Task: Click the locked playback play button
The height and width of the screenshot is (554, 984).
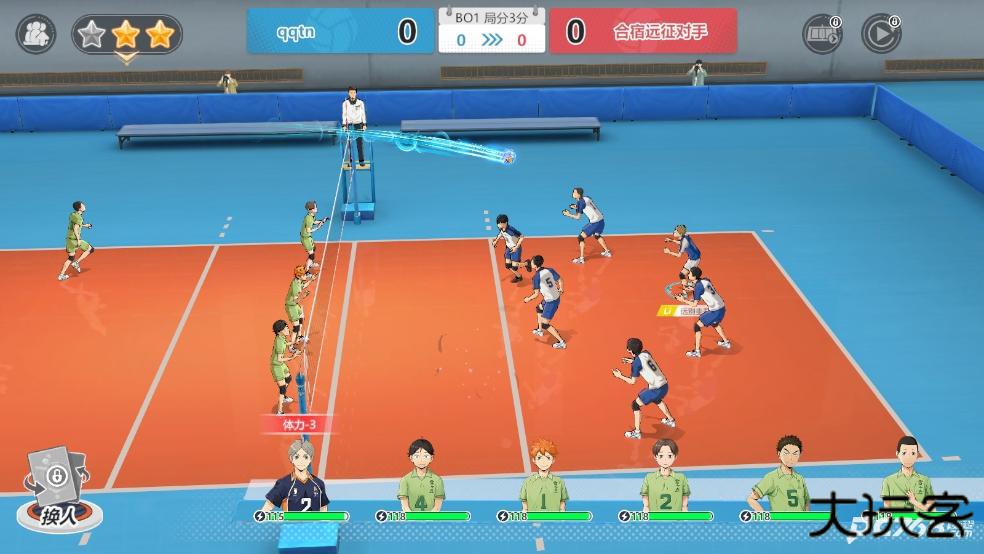Action: (880, 34)
